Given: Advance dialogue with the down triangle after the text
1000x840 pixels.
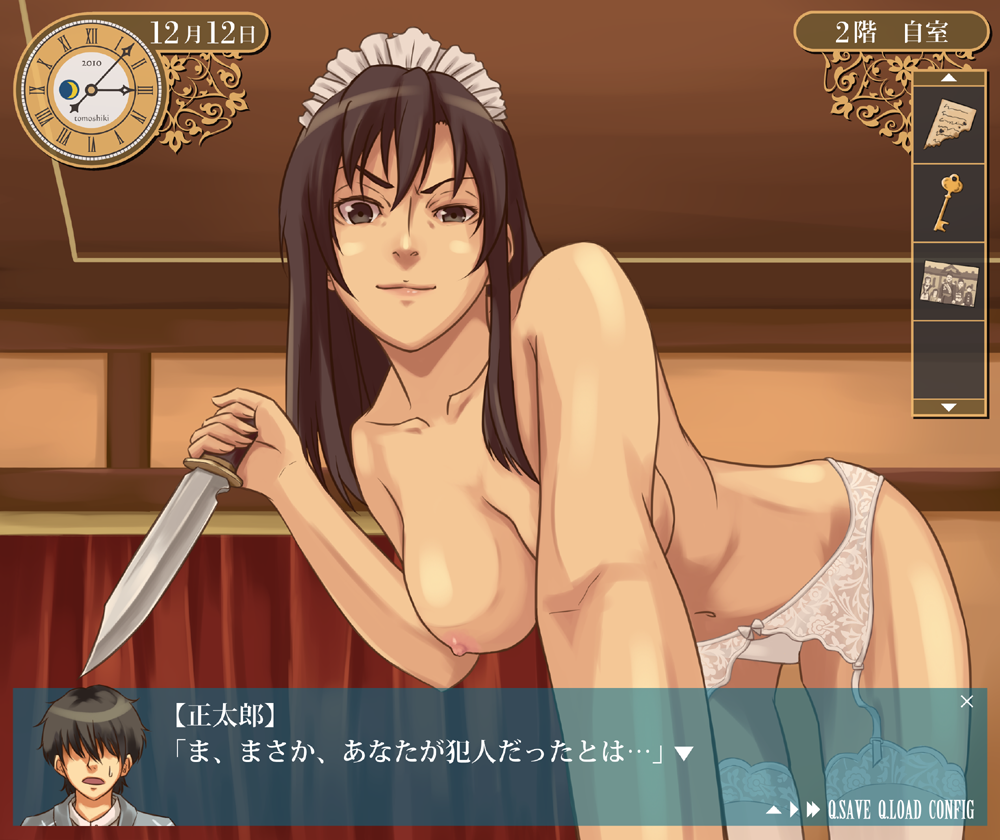Looking at the screenshot, I should pyautogui.click(x=684, y=753).
